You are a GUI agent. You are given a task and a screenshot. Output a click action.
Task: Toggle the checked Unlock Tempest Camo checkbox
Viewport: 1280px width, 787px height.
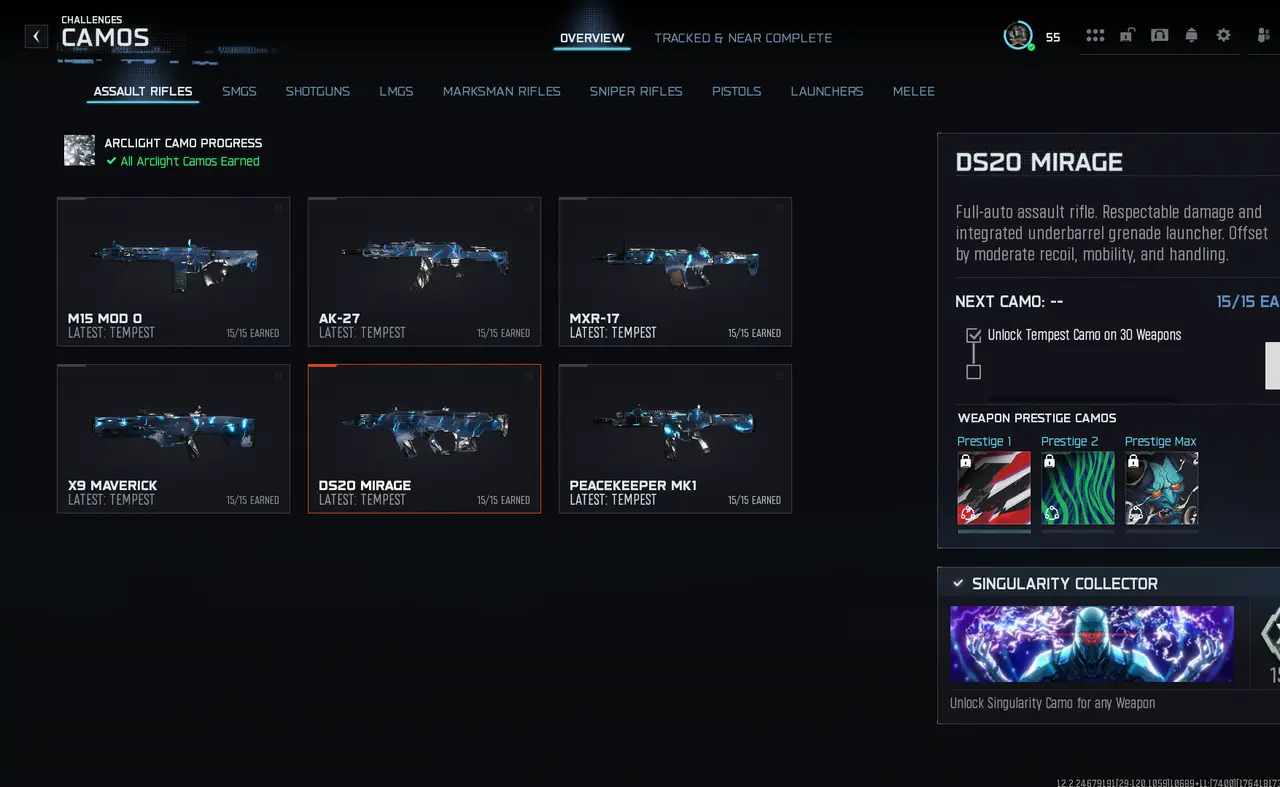973,335
